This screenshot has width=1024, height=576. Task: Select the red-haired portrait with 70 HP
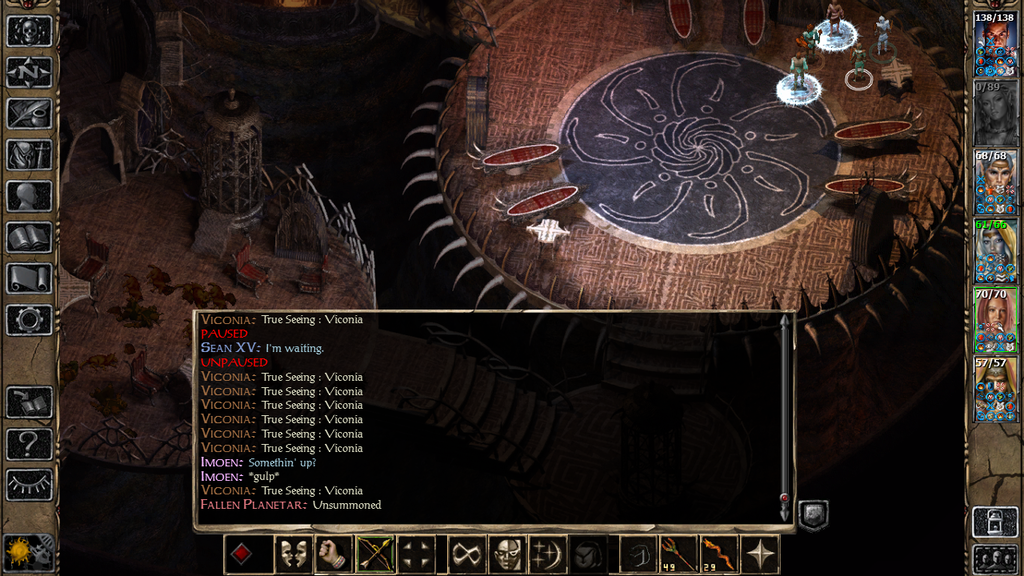tap(995, 321)
